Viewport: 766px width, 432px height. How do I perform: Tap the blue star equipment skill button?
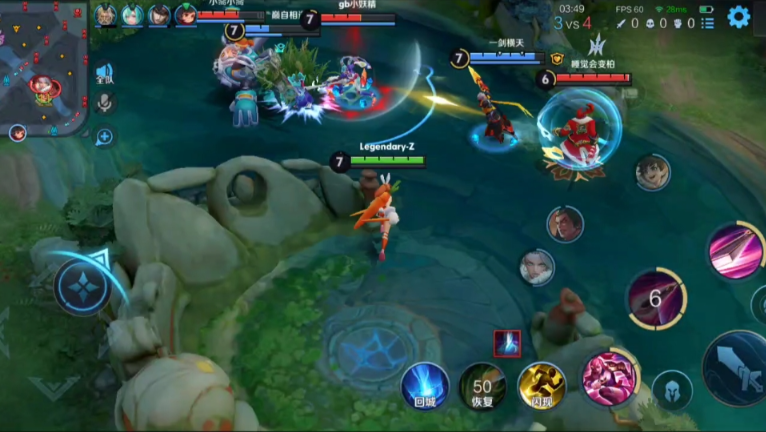pyautogui.click(x=81, y=285)
